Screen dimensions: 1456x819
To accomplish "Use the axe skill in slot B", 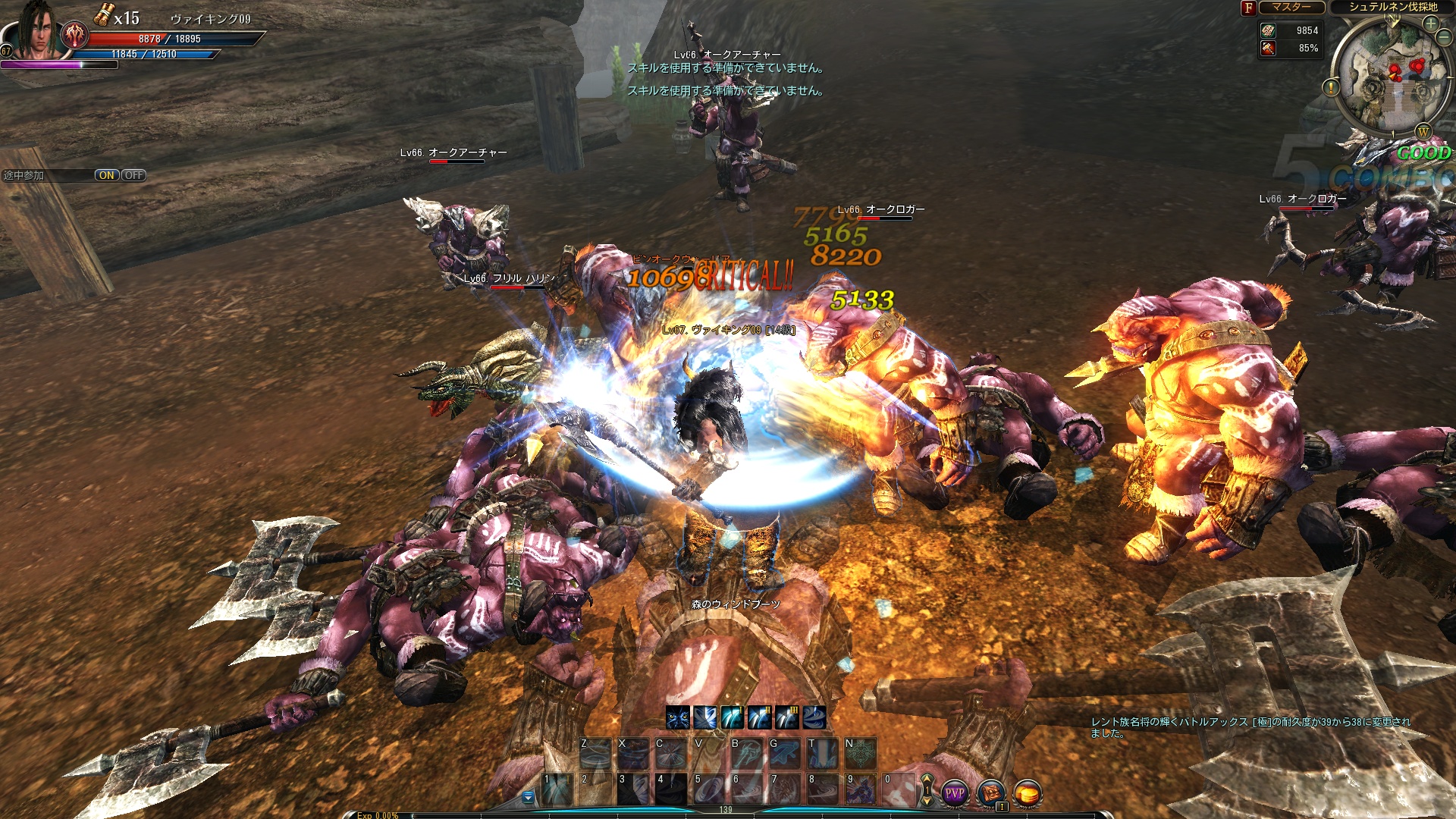I will tap(746, 753).
